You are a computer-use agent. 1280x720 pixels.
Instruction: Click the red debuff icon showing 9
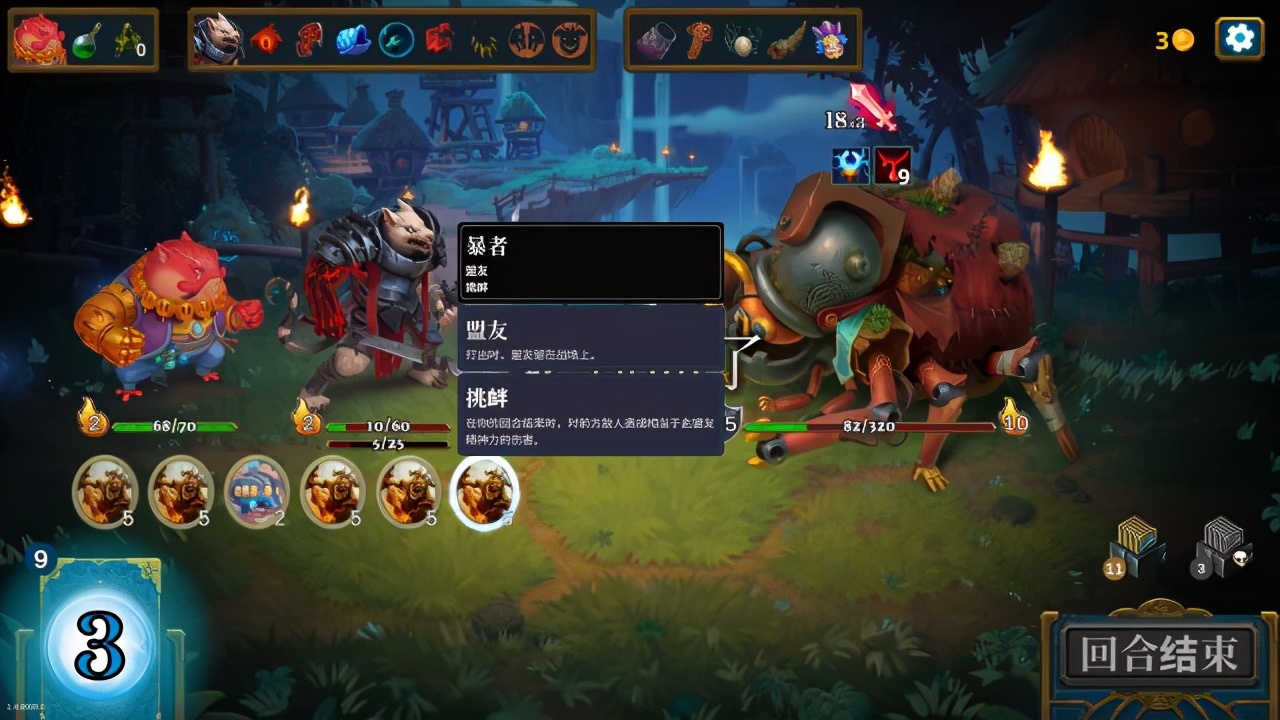tap(891, 165)
